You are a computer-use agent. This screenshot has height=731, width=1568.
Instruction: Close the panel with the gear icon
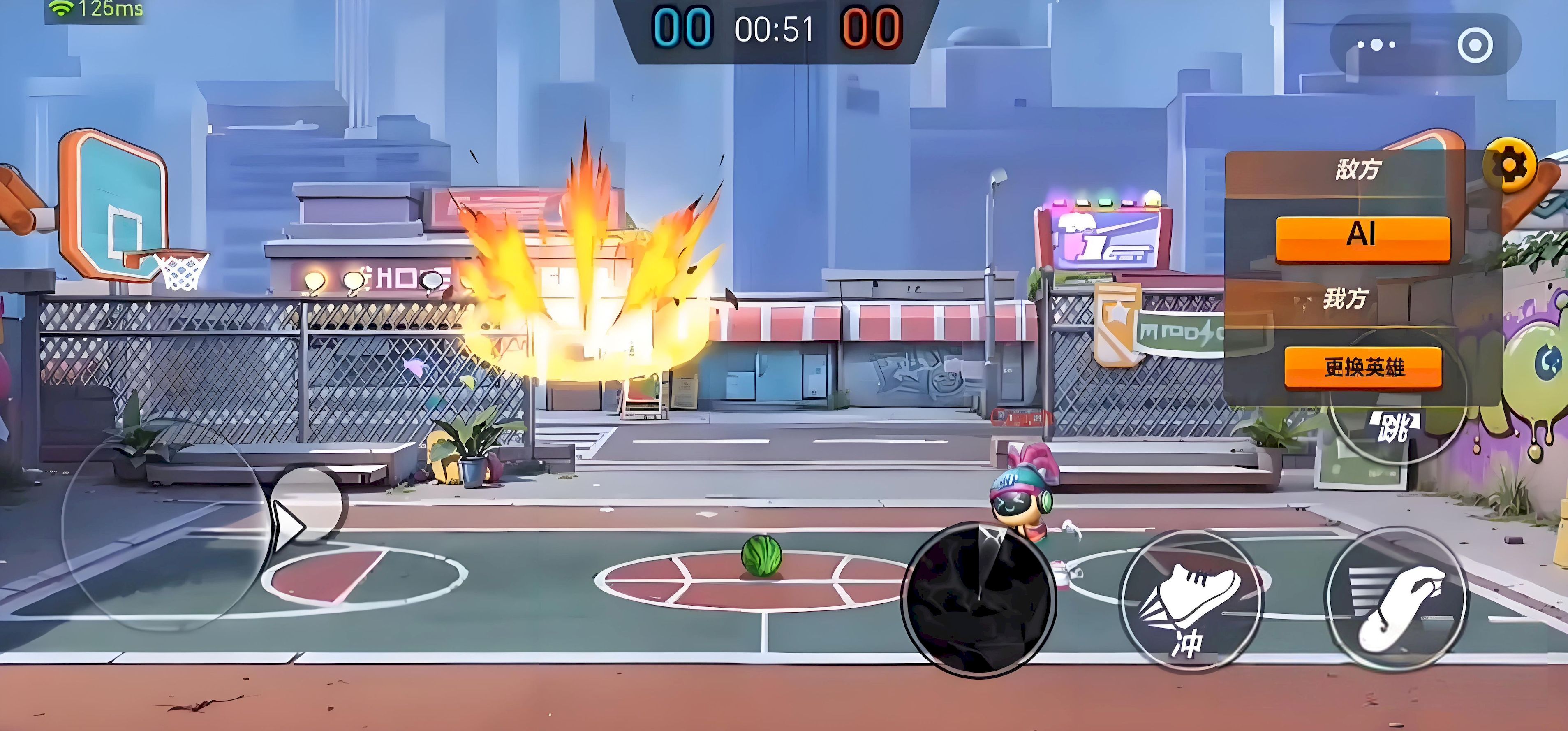[1510, 165]
